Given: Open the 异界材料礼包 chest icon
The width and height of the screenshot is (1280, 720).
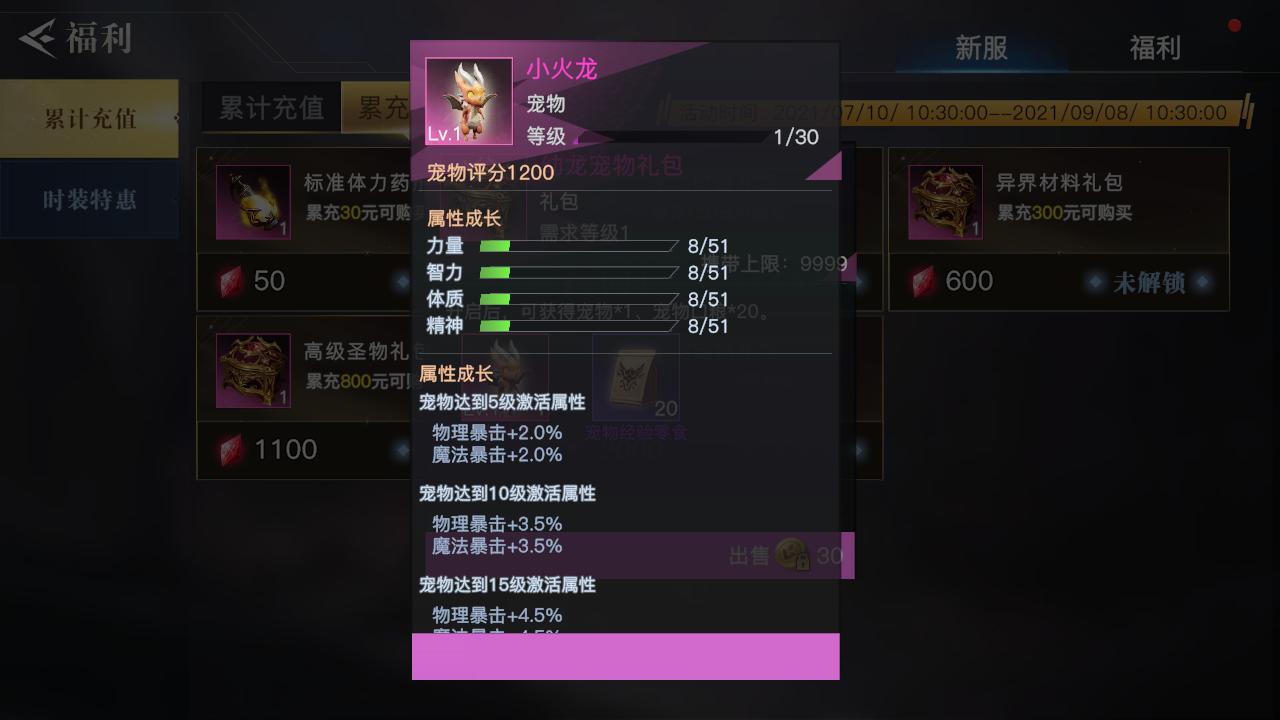Looking at the screenshot, I should coord(944,202).
